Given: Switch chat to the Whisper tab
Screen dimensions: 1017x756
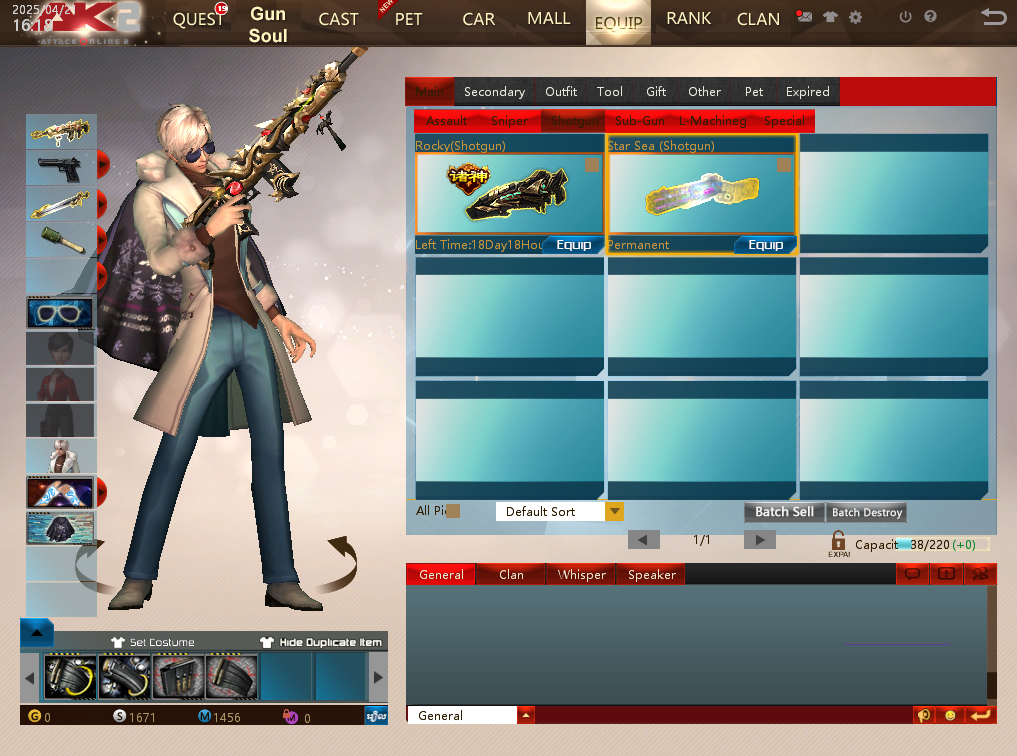Looking at the screenshot, I should point(582,575).
